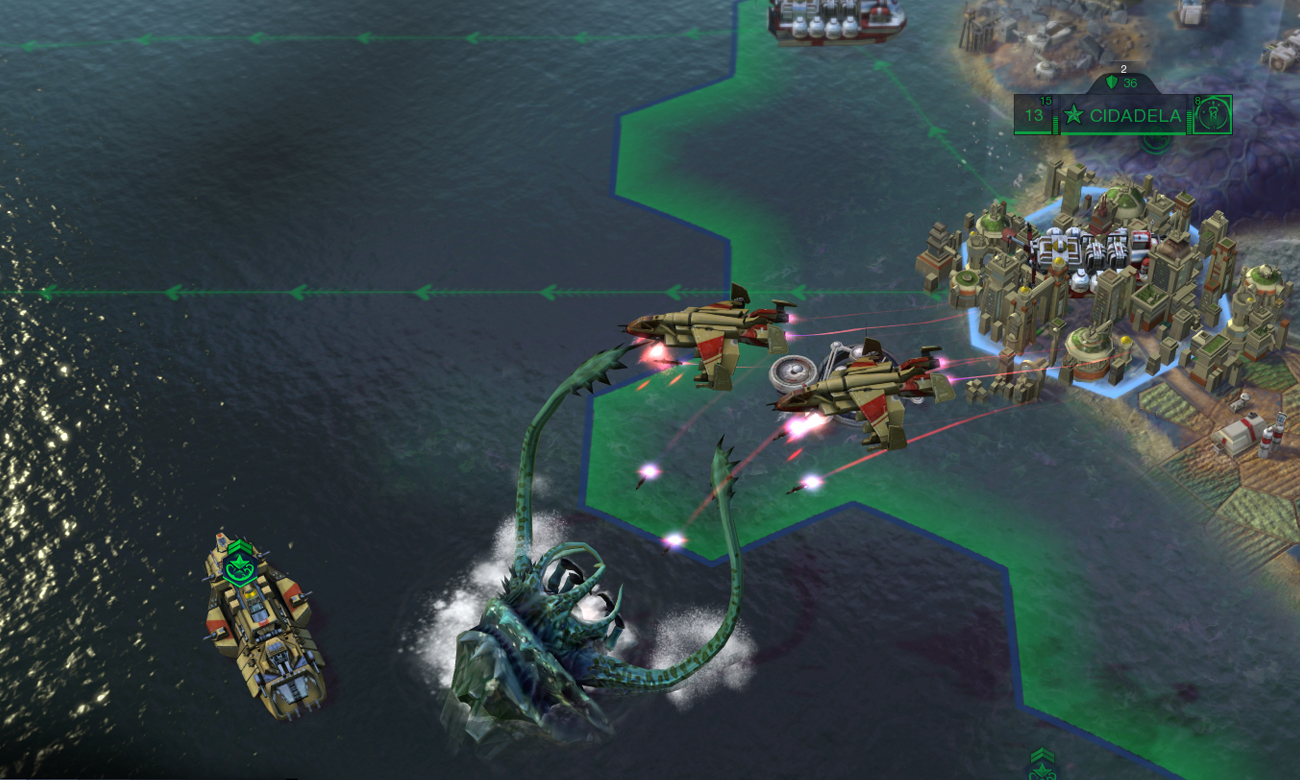Click the chevron rank insignia above the gunboat flag
The height and width of the screenshot is (780, 1300).
(x=240, y=545)
